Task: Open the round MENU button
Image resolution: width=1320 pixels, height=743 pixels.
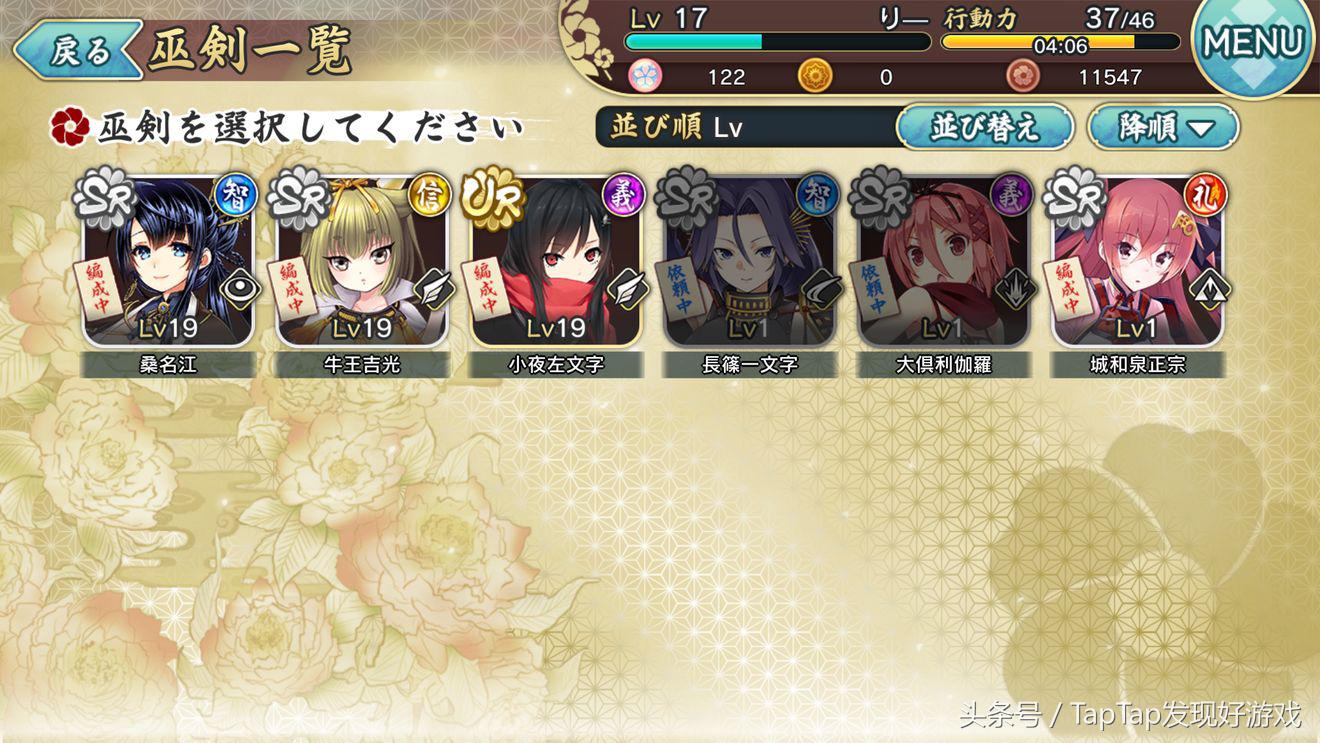Action: [1253, 42]
